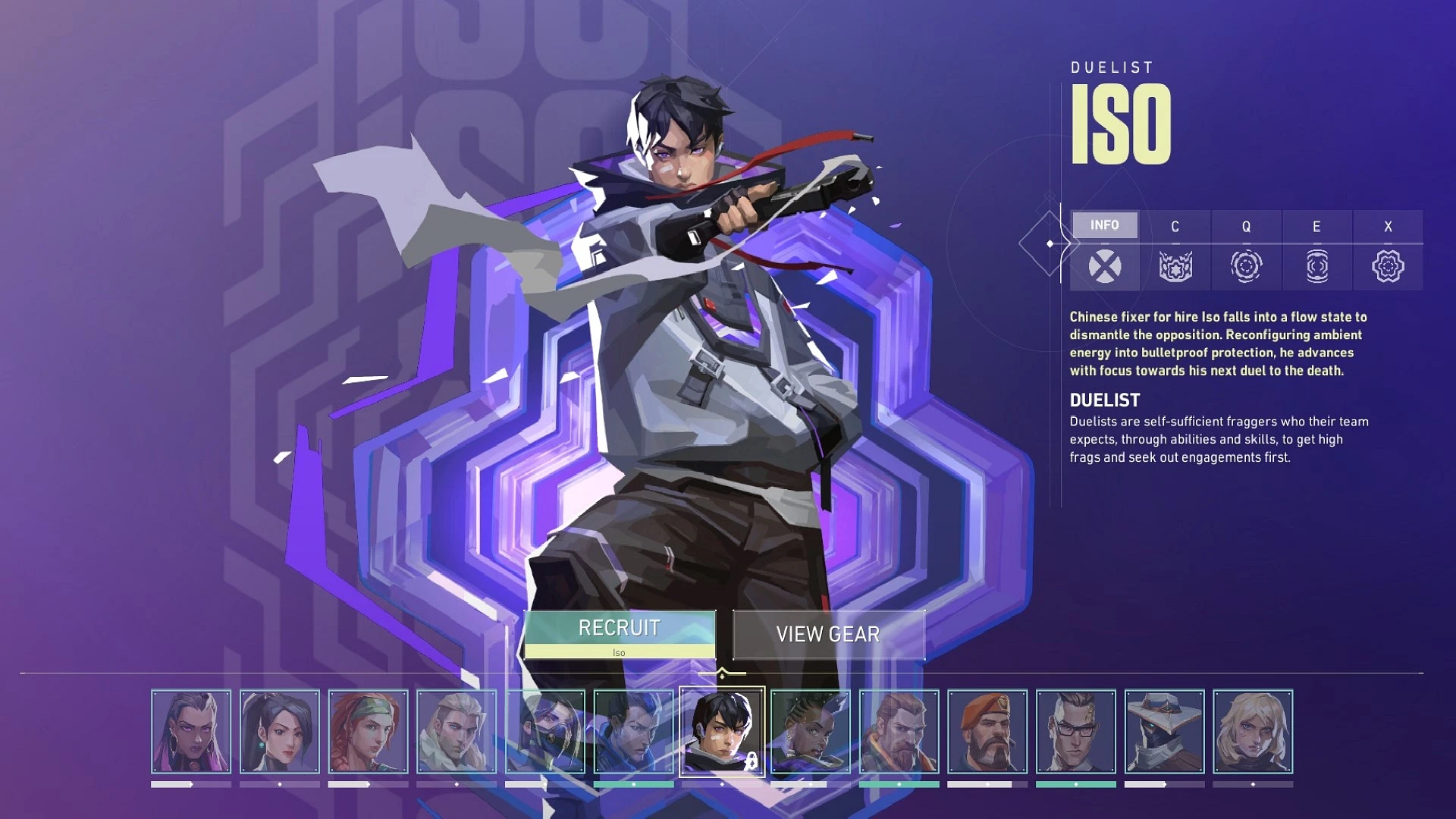Choose the Yoru agent portrait
The image size is (1456, 819).
(633, 731)
